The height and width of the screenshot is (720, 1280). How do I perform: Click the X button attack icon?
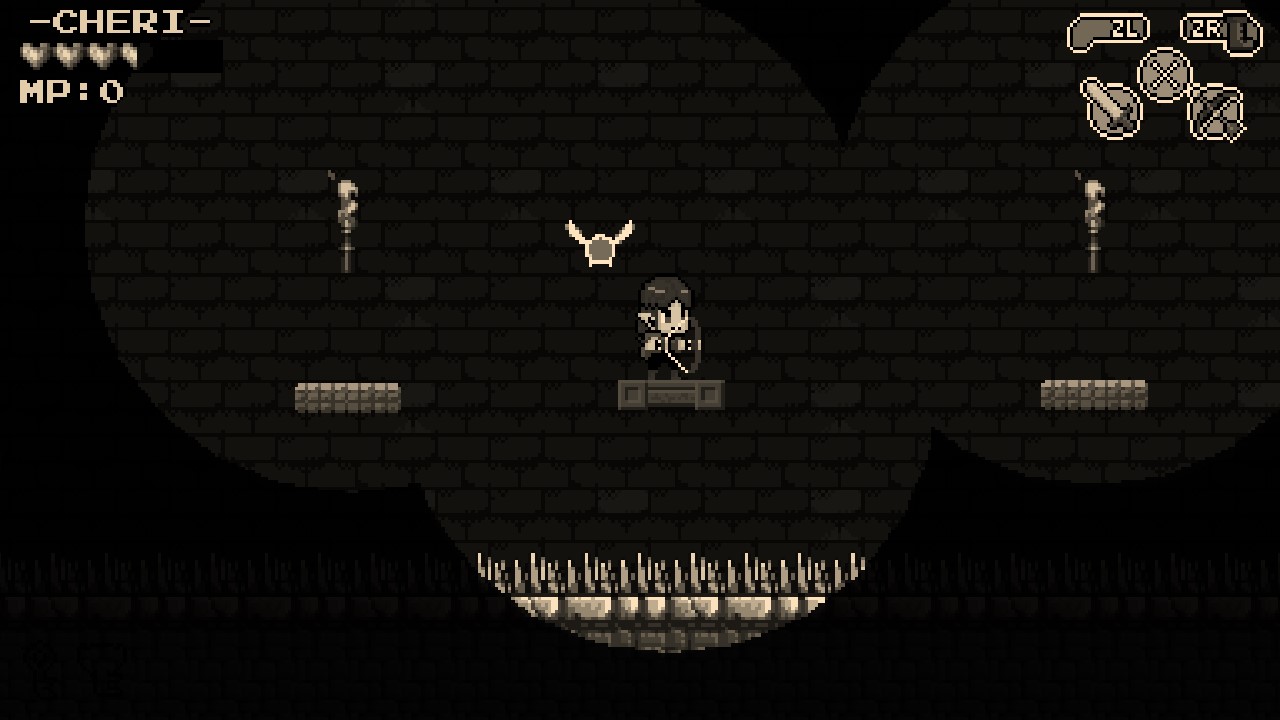tap(1163, 72)
